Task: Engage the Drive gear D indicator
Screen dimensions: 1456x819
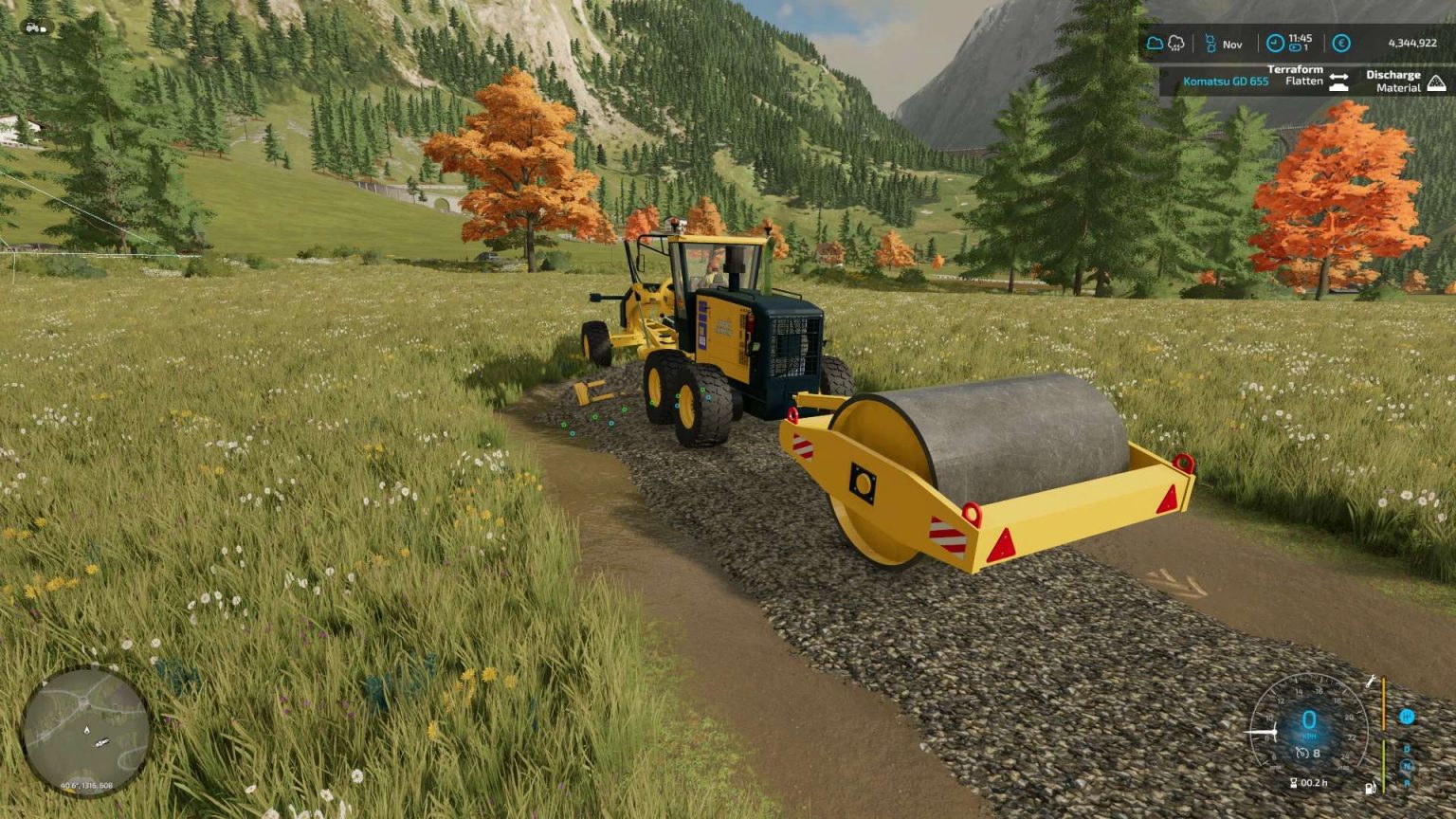Action: point(1406,748)
